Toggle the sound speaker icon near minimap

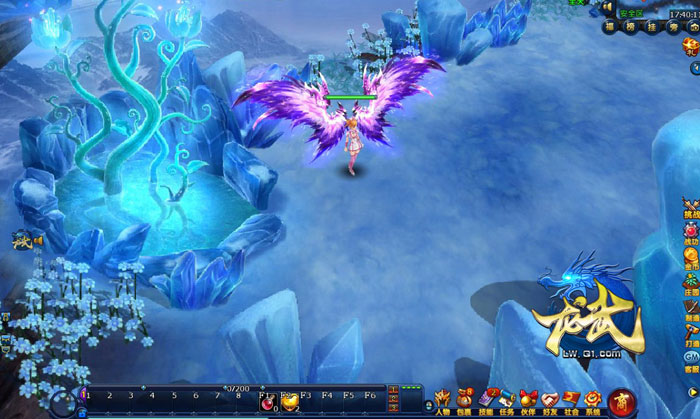607,7
